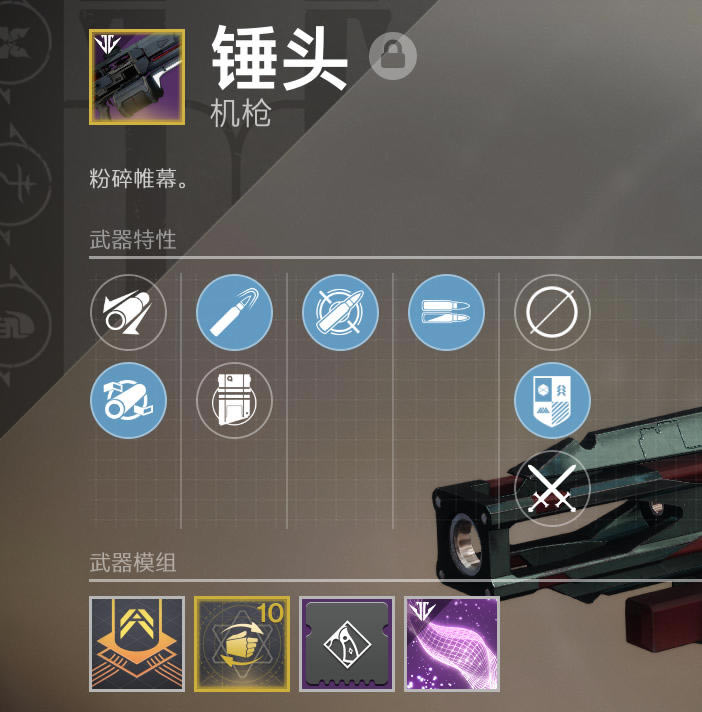Open the grey weapon mod slot with tag icon

(347, 644)
